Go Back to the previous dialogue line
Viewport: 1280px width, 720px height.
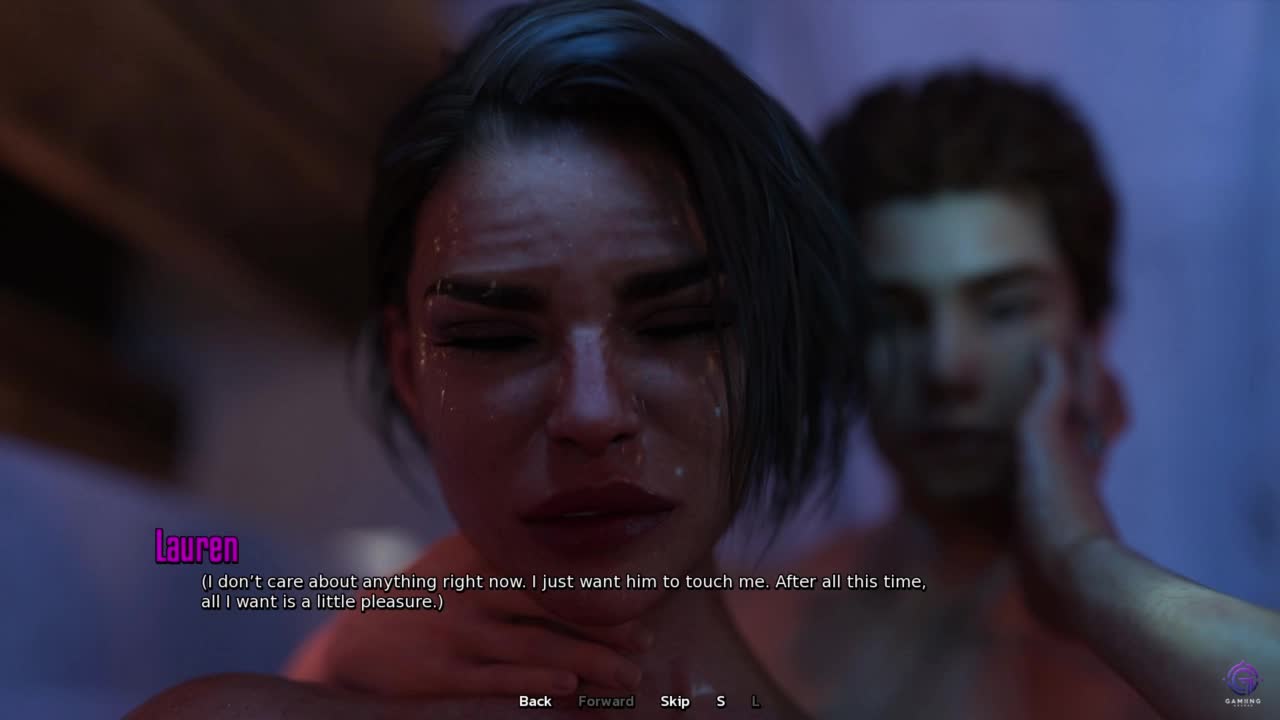(x=535, y=701)
